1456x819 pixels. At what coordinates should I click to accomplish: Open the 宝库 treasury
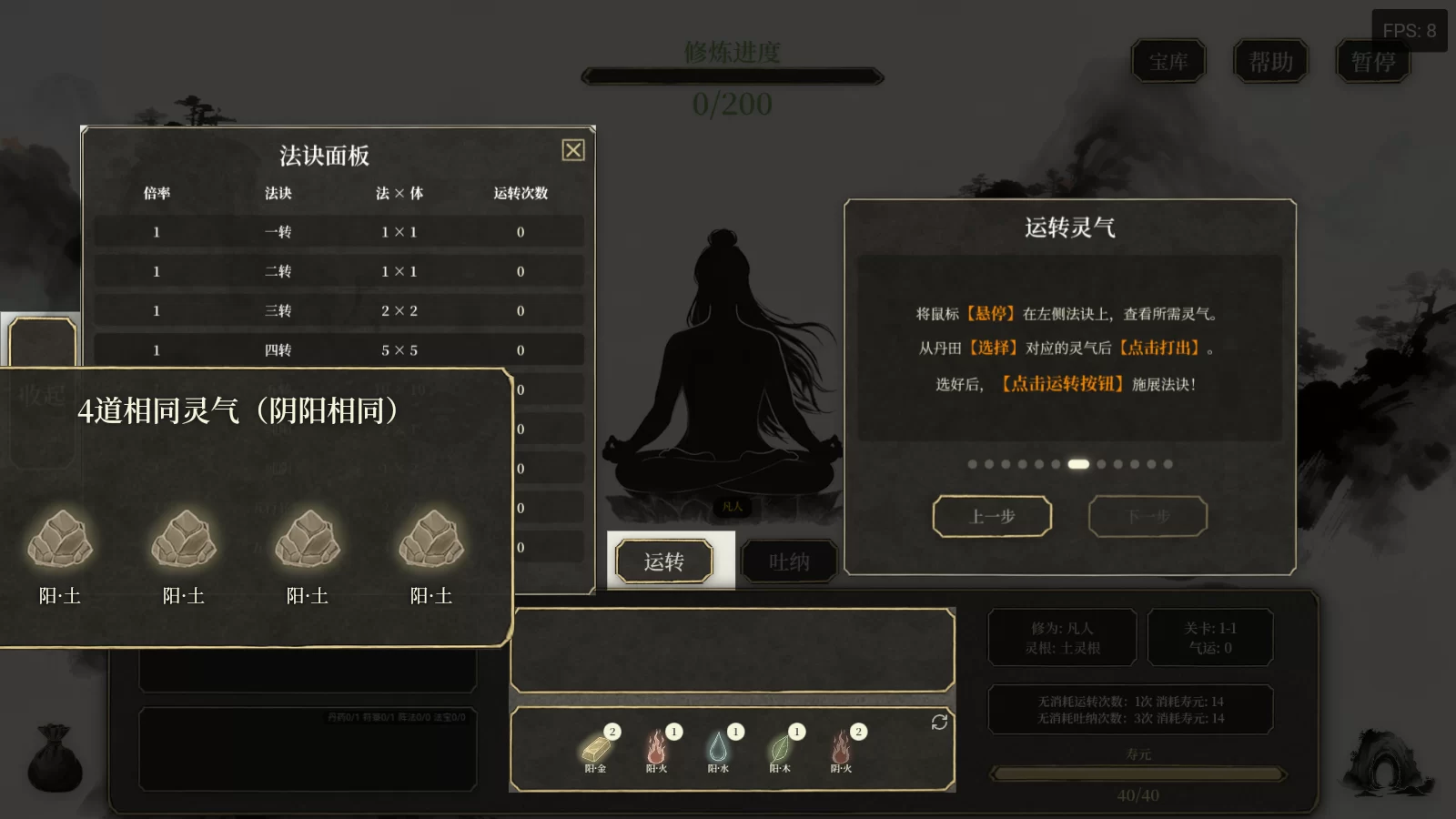(x=1169, y=62)
